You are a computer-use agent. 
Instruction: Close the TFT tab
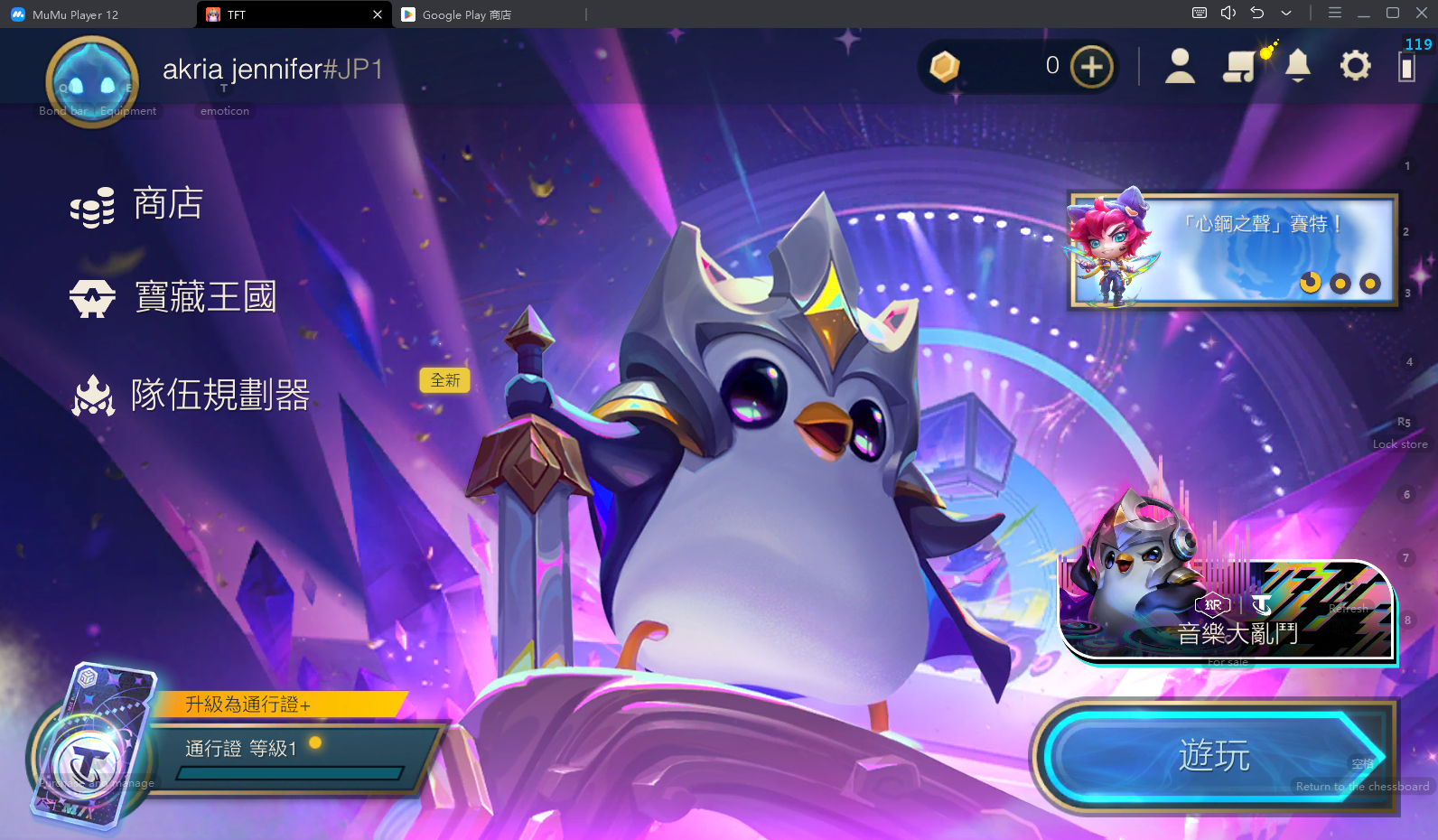click(378, 14)
